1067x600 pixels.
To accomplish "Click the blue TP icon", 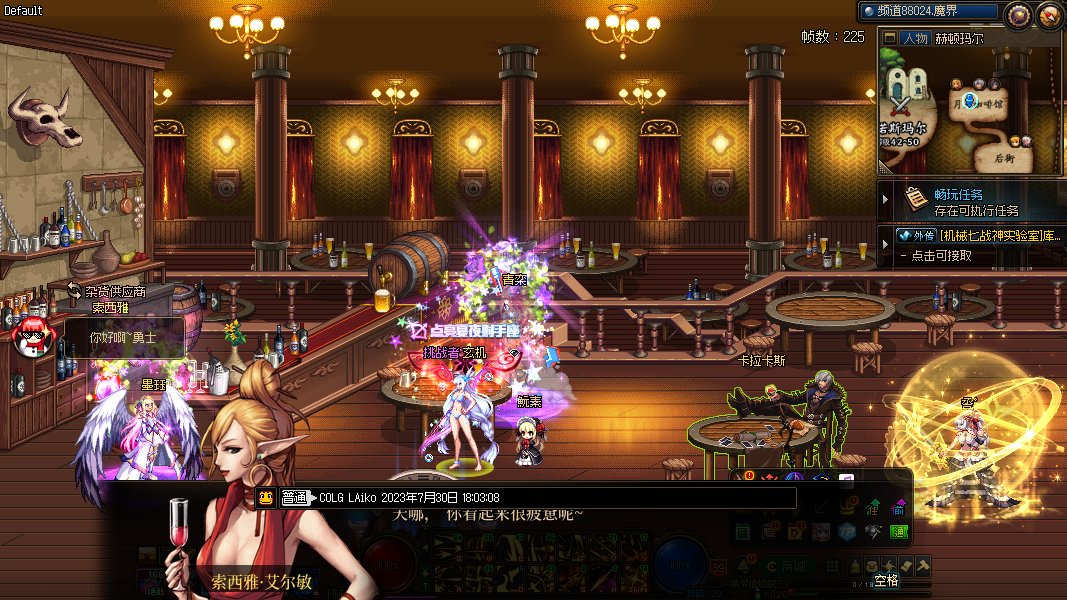I will (847, 531).
